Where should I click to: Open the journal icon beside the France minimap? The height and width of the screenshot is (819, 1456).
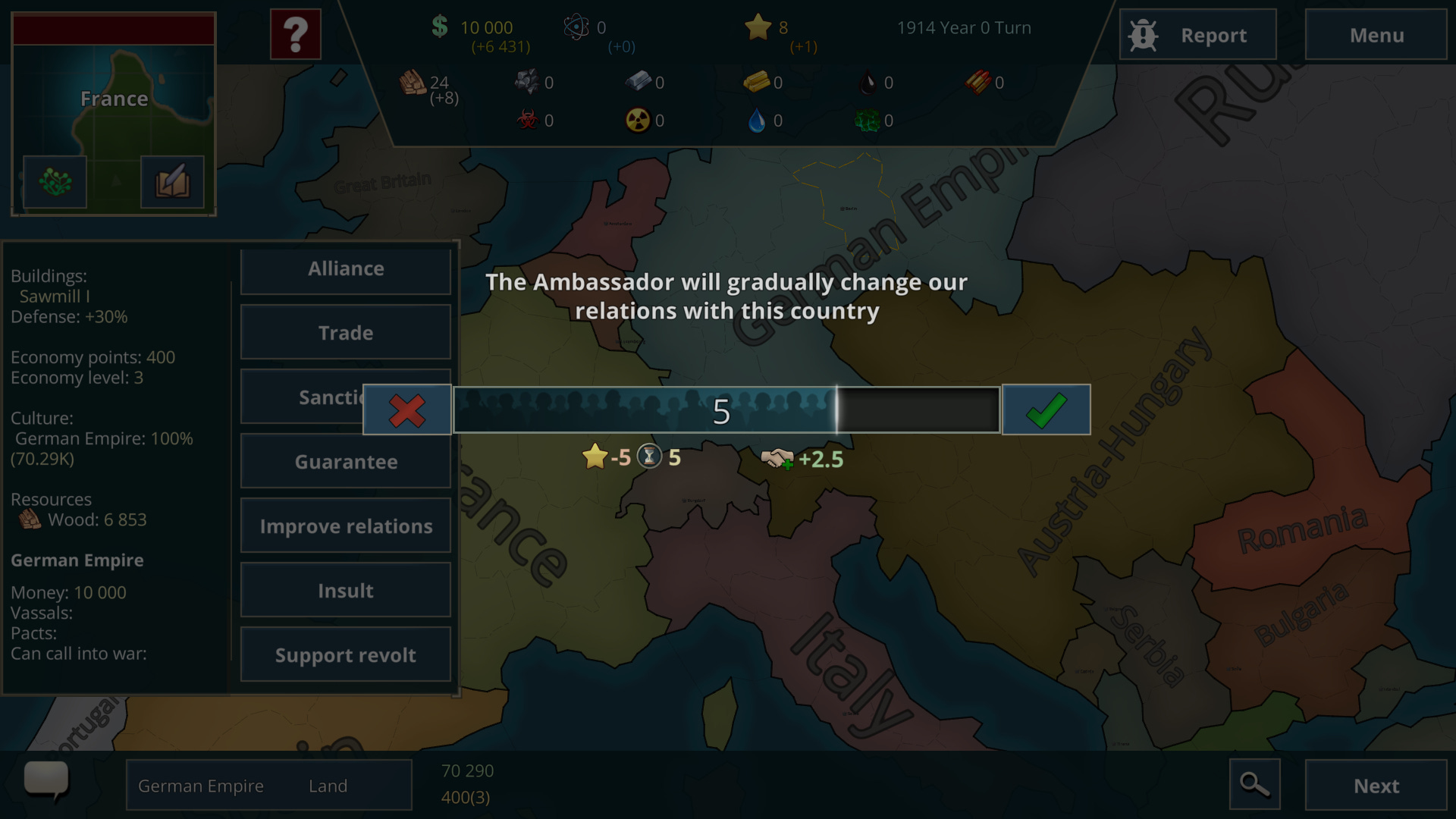[171, 181]
